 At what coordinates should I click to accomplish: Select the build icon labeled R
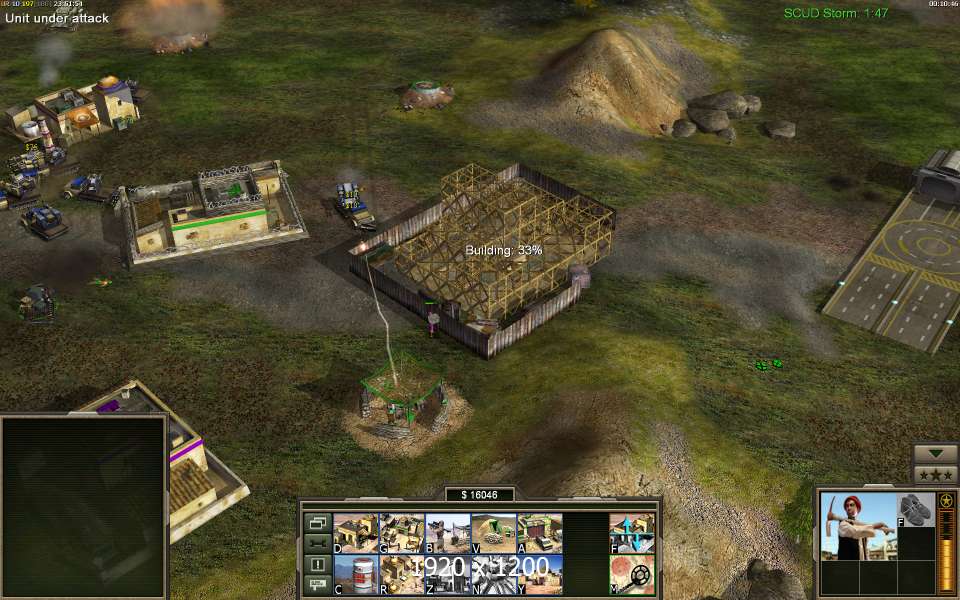tap(401, 574)
